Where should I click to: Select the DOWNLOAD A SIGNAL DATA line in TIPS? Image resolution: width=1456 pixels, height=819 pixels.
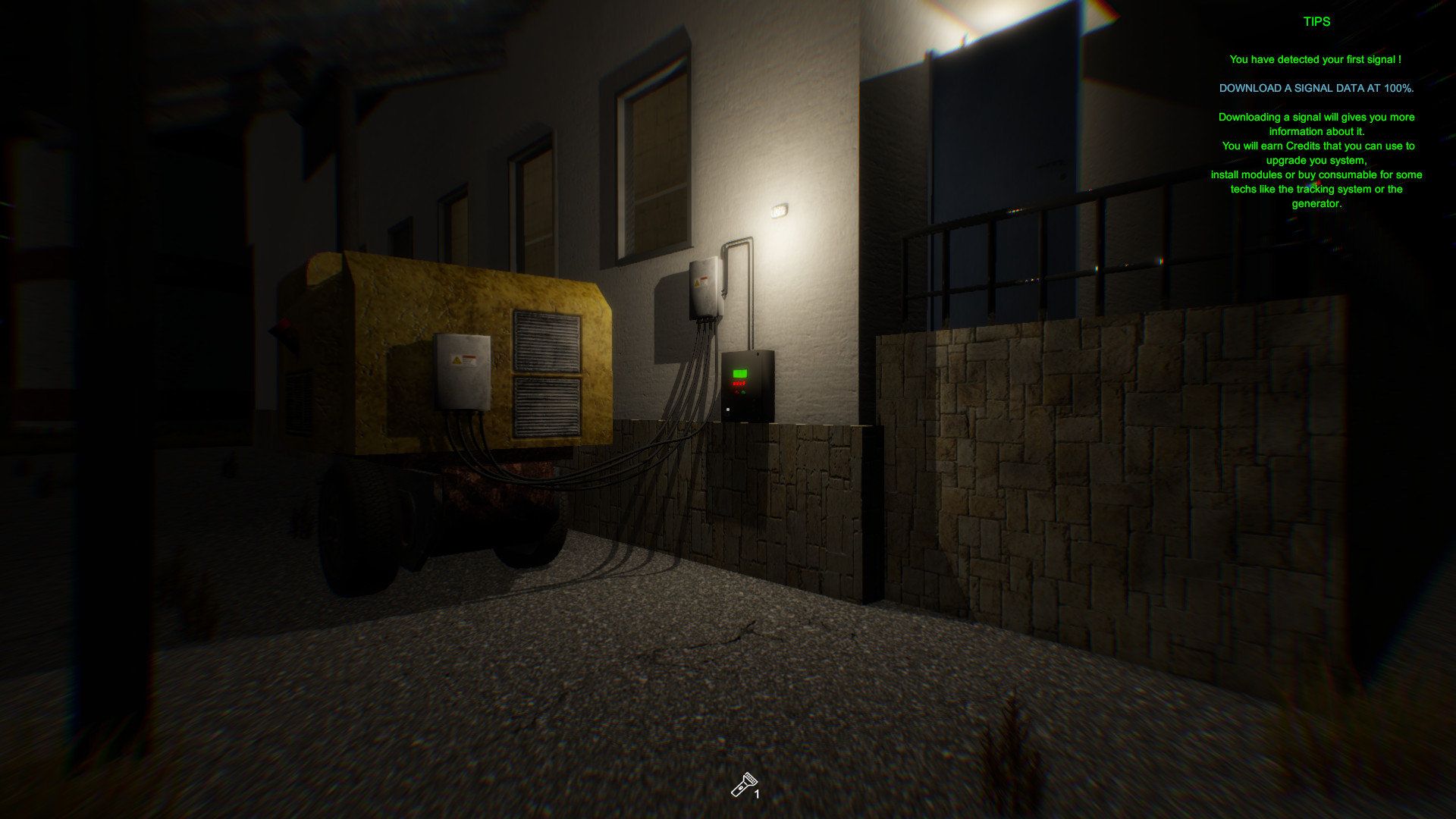click(x=1316, y=88)
